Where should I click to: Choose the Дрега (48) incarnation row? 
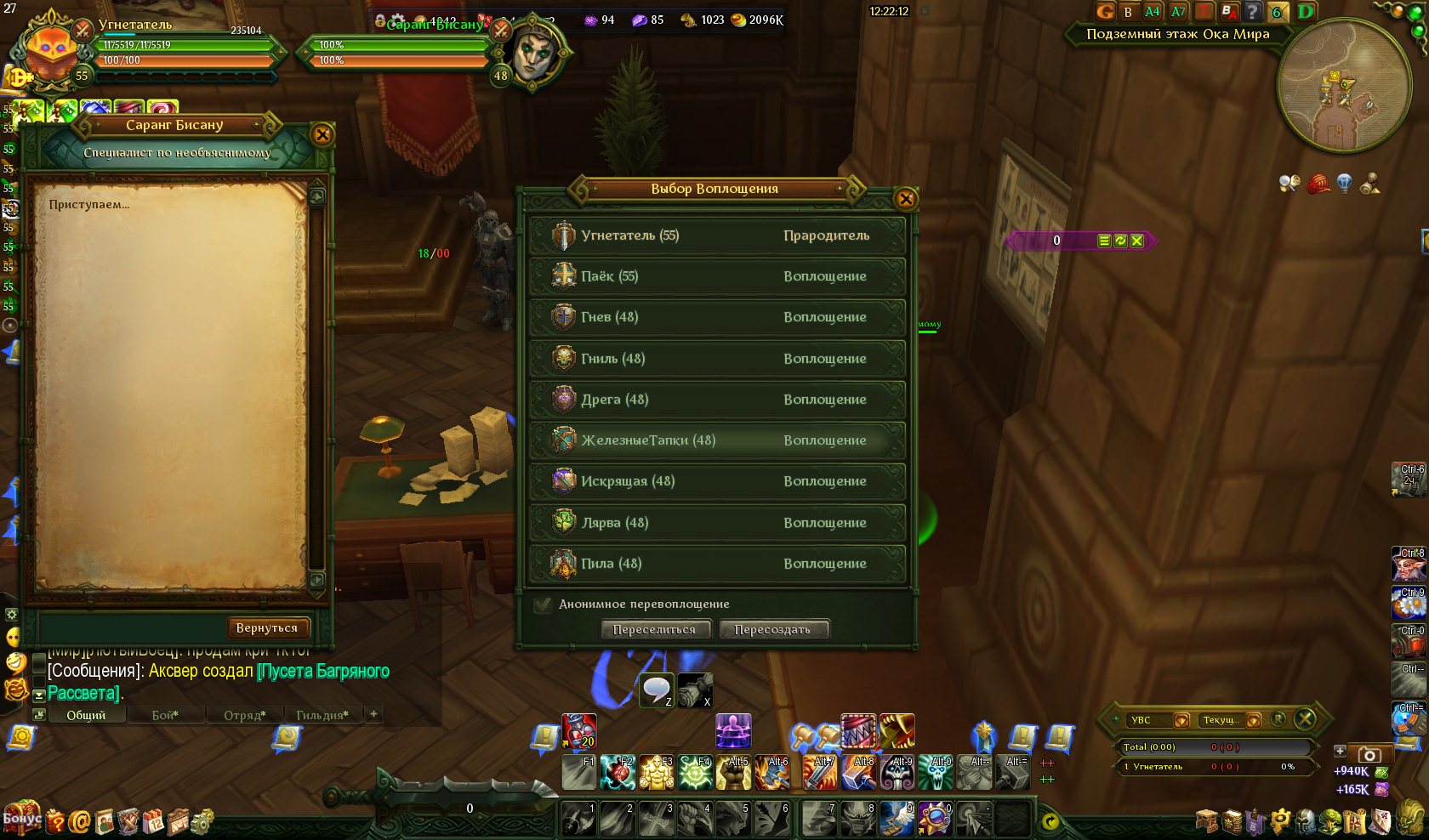point(717,400)
